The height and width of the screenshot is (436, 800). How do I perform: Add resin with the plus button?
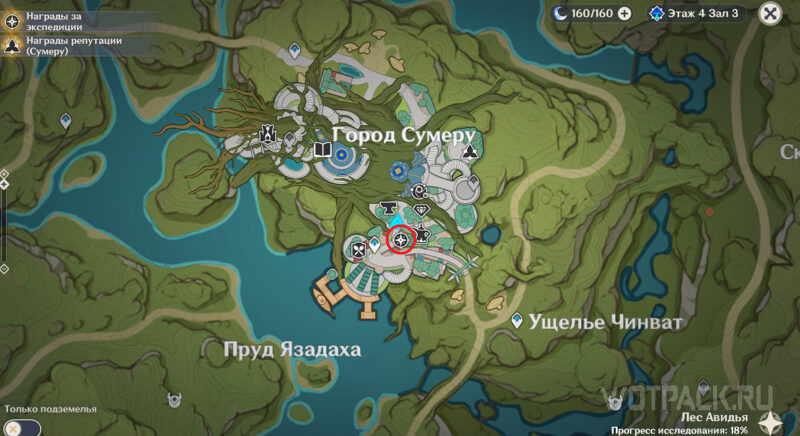tap(624, 13)
